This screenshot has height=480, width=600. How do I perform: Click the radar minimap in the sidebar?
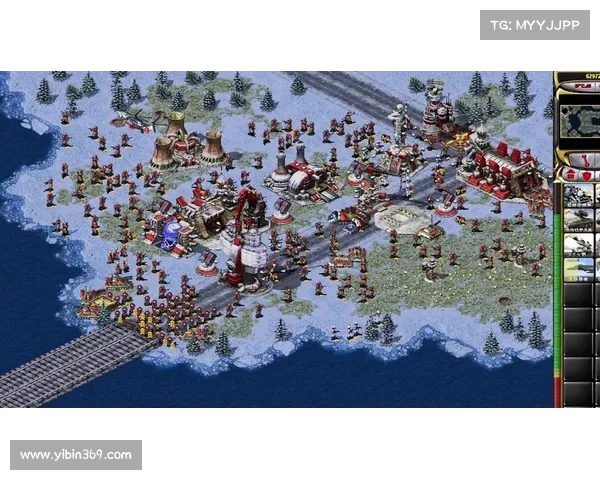pos(580,121)
